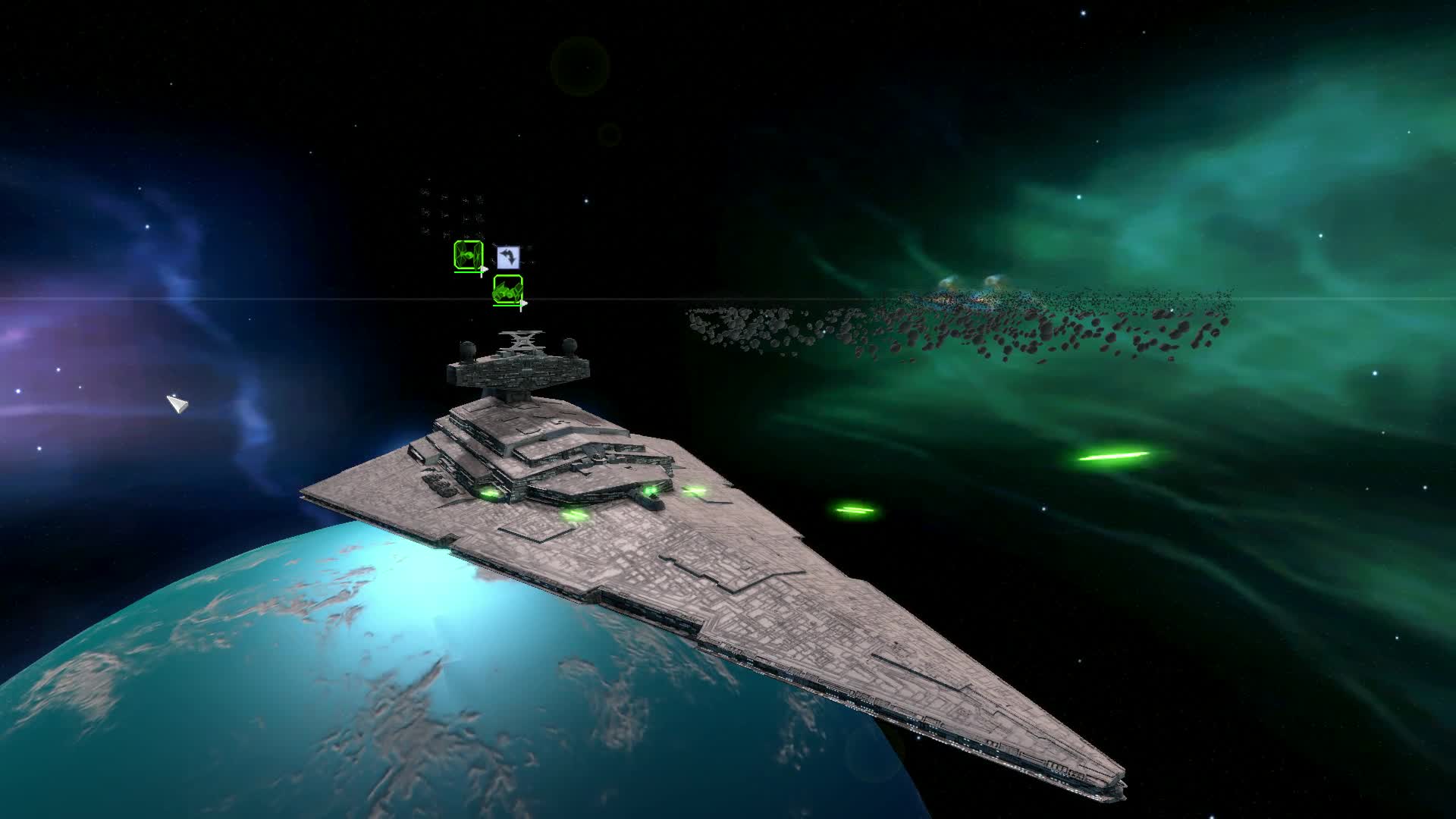Click the blue-backed TIE Bomber unit icon
Image resolution: width=1456 pixels, height=819 pixels.
(x=508, y=256)
